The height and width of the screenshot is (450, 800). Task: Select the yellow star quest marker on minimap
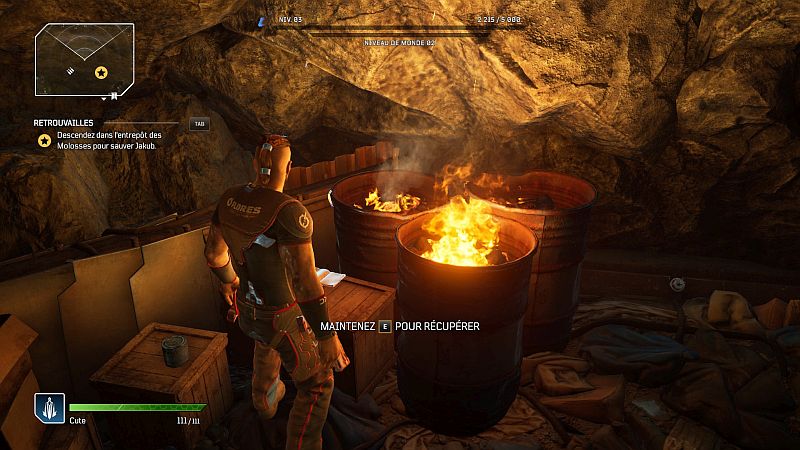[x=101, y=73]
